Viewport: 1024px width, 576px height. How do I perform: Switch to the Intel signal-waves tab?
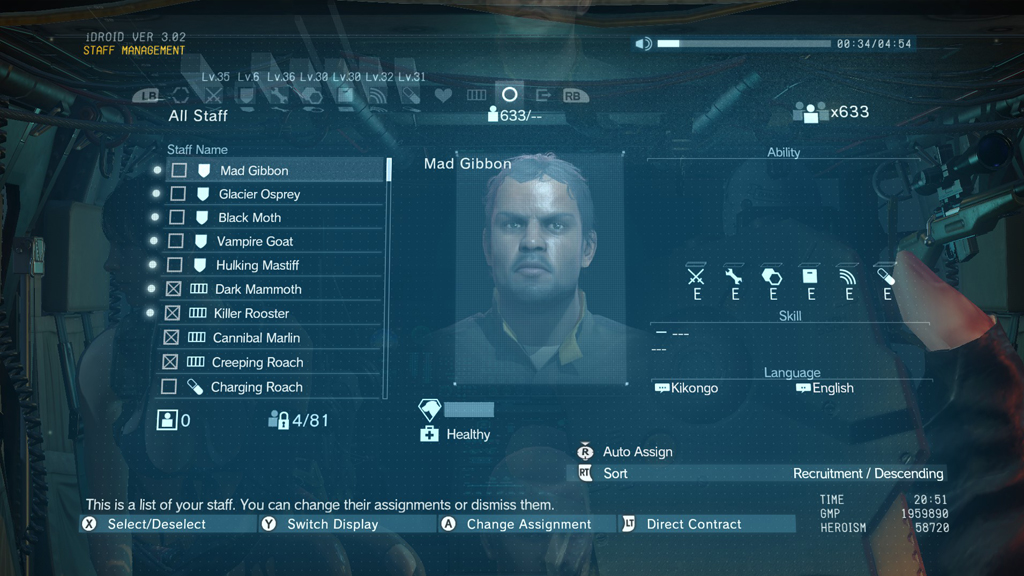377,96
